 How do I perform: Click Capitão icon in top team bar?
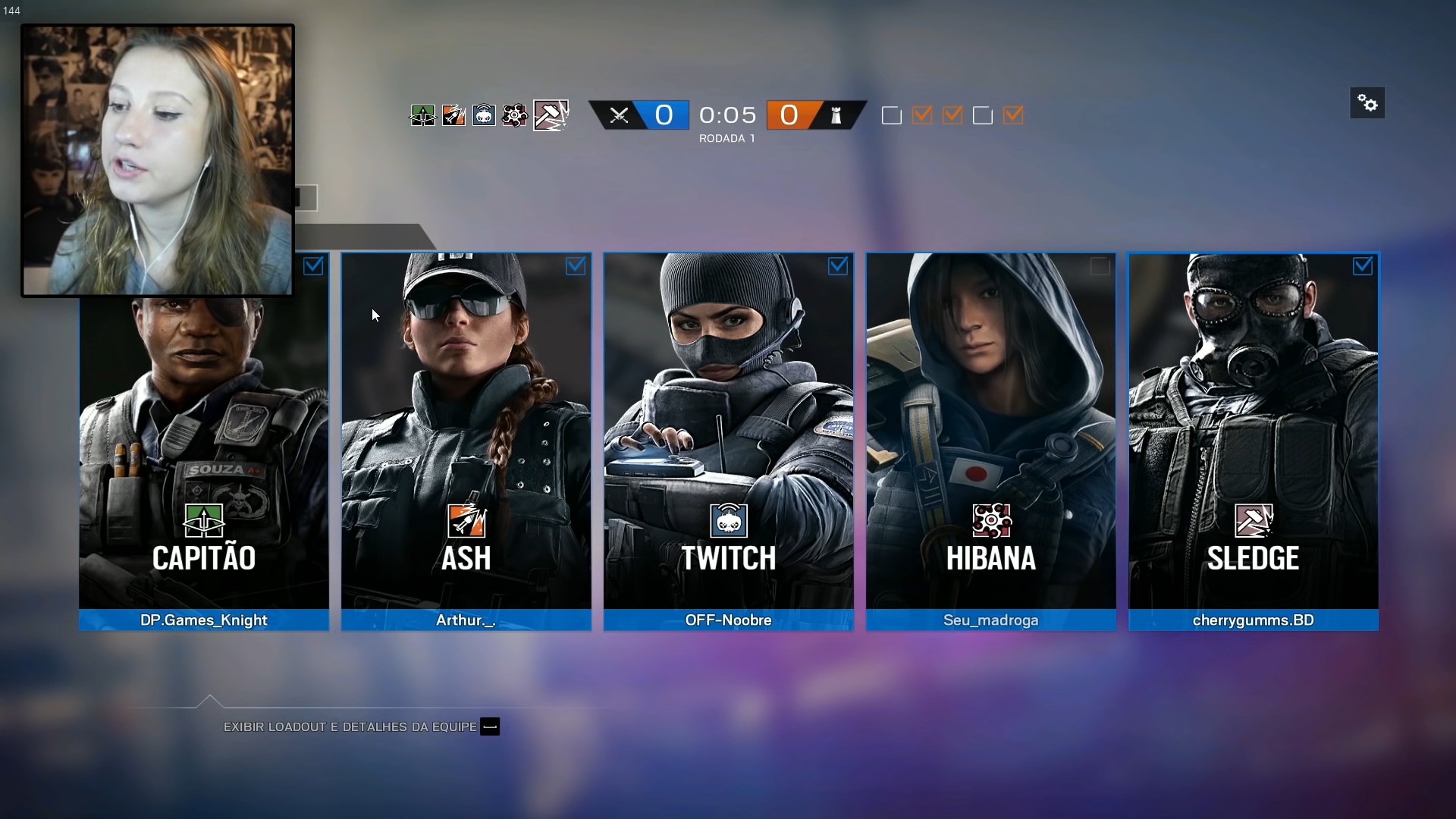coord(423,115)
